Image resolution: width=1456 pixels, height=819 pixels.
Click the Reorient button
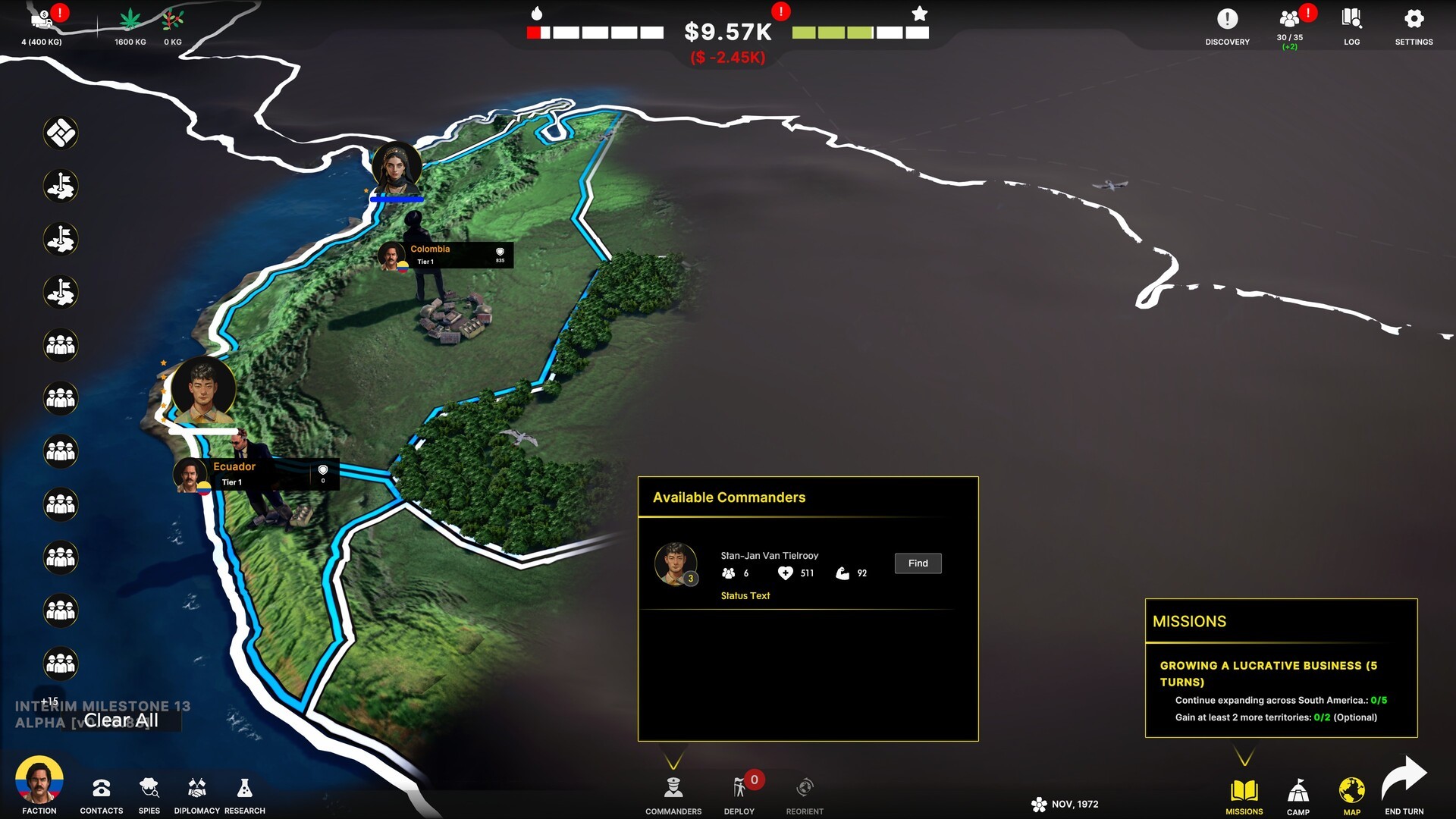pyautogui.click(x=805, y=794)
